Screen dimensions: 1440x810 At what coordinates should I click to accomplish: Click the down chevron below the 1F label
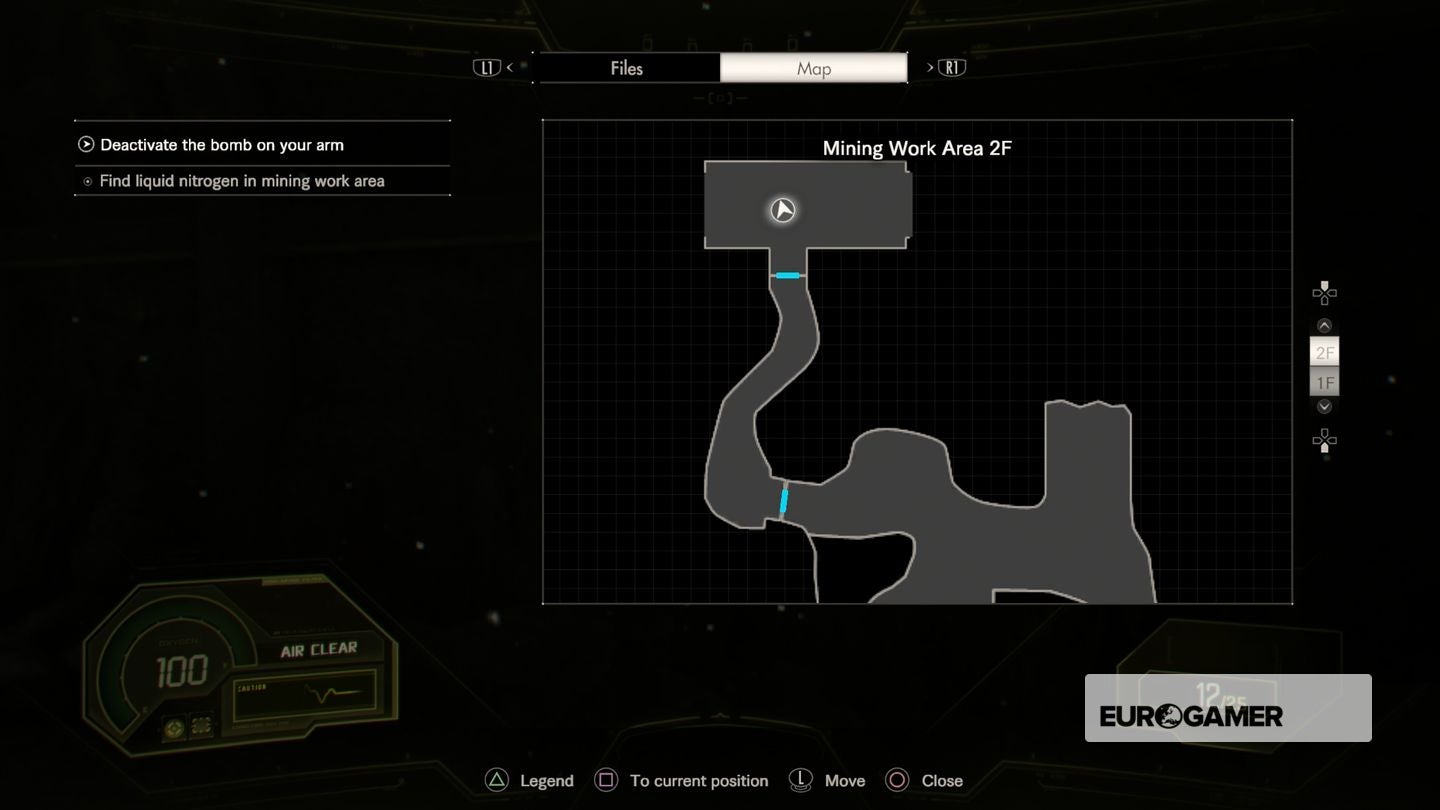(x=1324, y=407)
